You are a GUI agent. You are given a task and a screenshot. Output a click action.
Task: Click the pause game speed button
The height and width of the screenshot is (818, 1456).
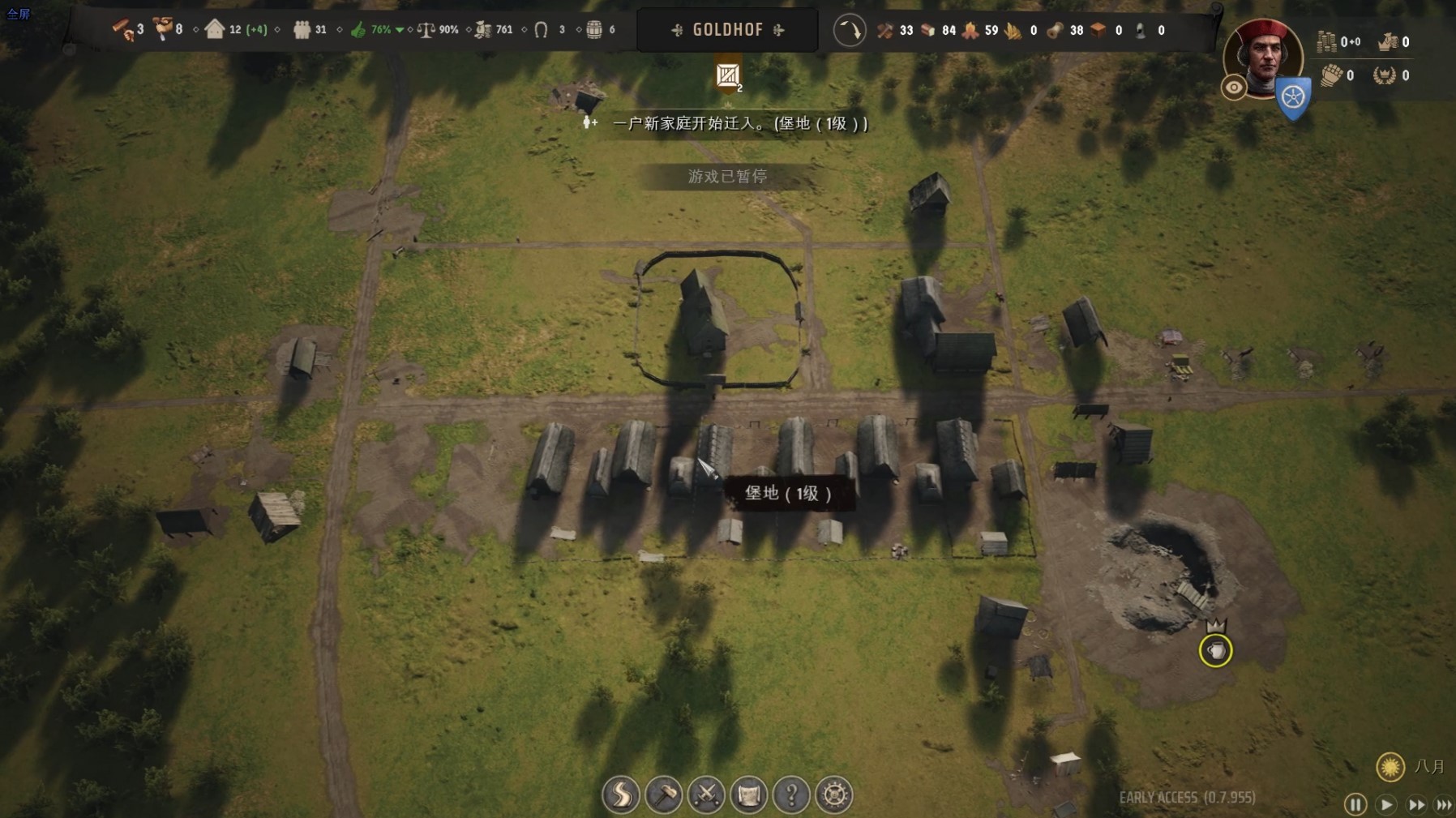pyautogui.click(x=1355, y=804)
